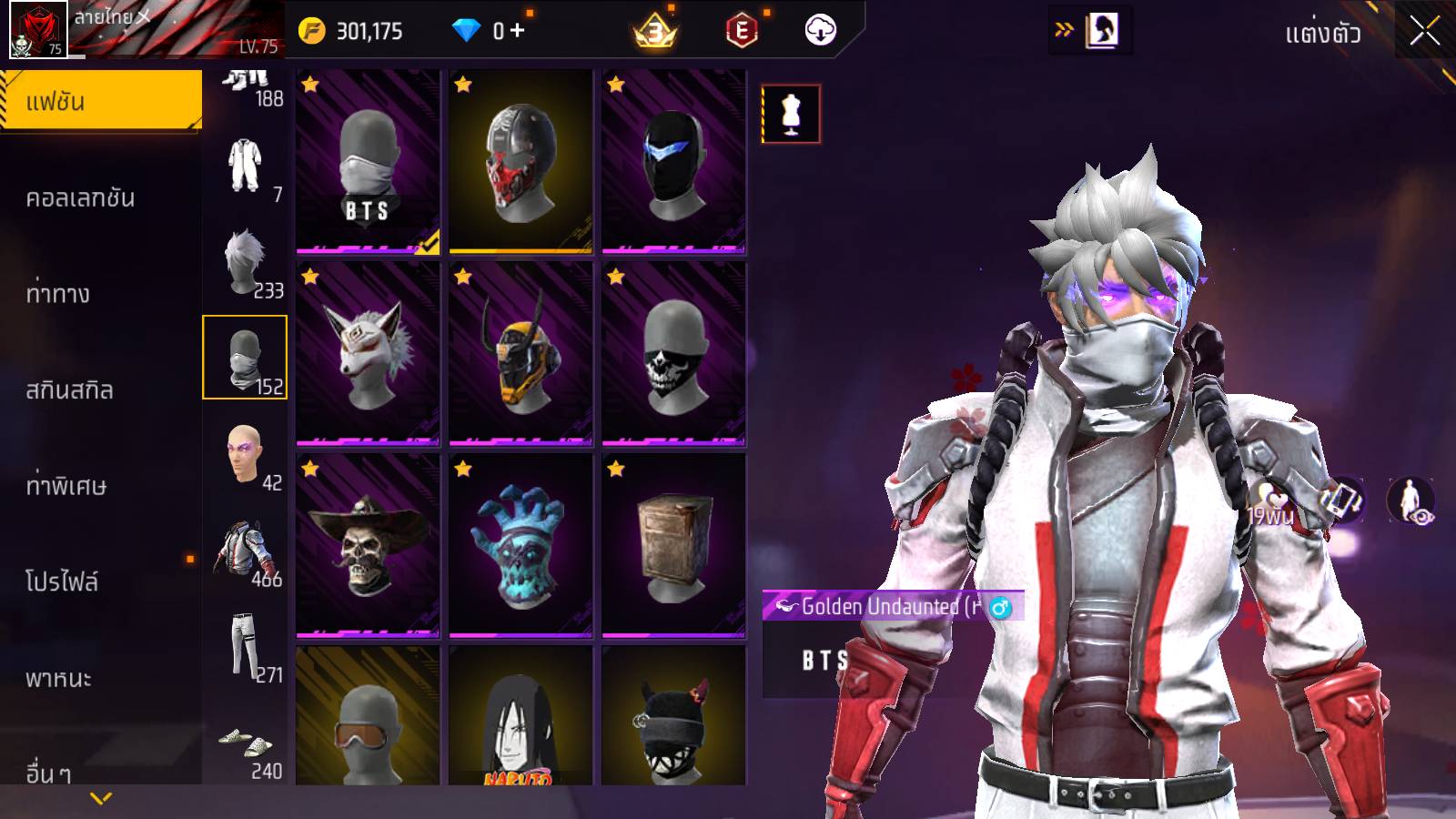Select the white fox mask item
This screenshot has height=819, width=1456.
[x=368, y=354]
